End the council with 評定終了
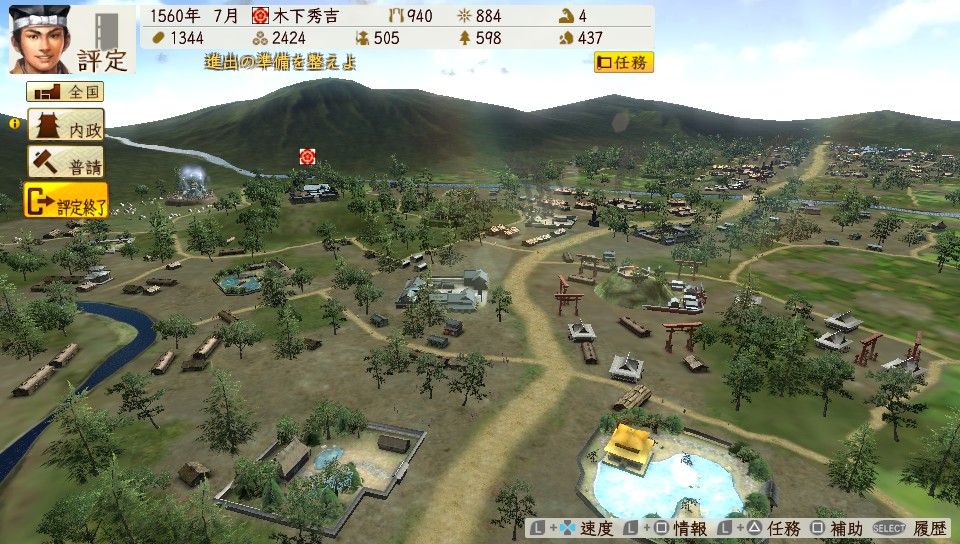This screenshot has width=960, height=544. pyautogui.click(x=65, y=201)
